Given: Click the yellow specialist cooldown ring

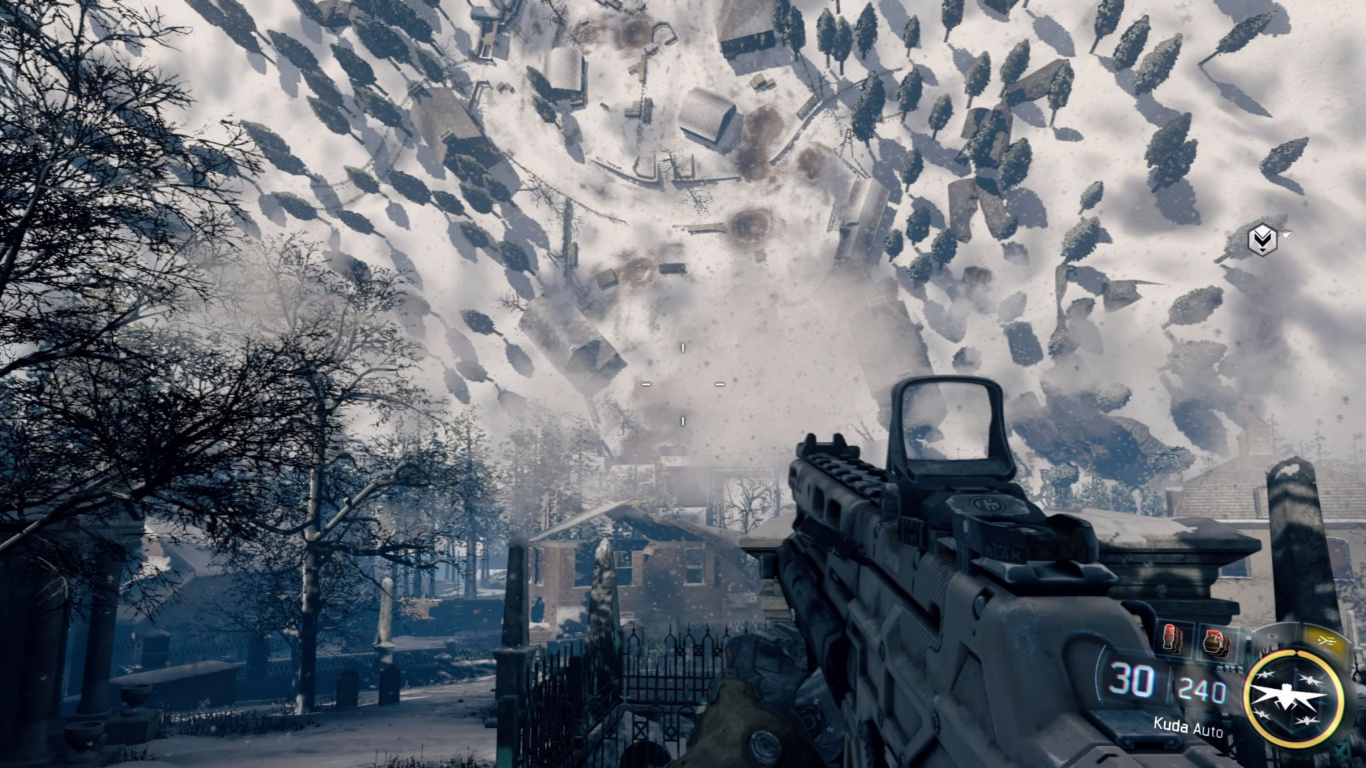Looking at the screenshot, I should point(1249,696).
